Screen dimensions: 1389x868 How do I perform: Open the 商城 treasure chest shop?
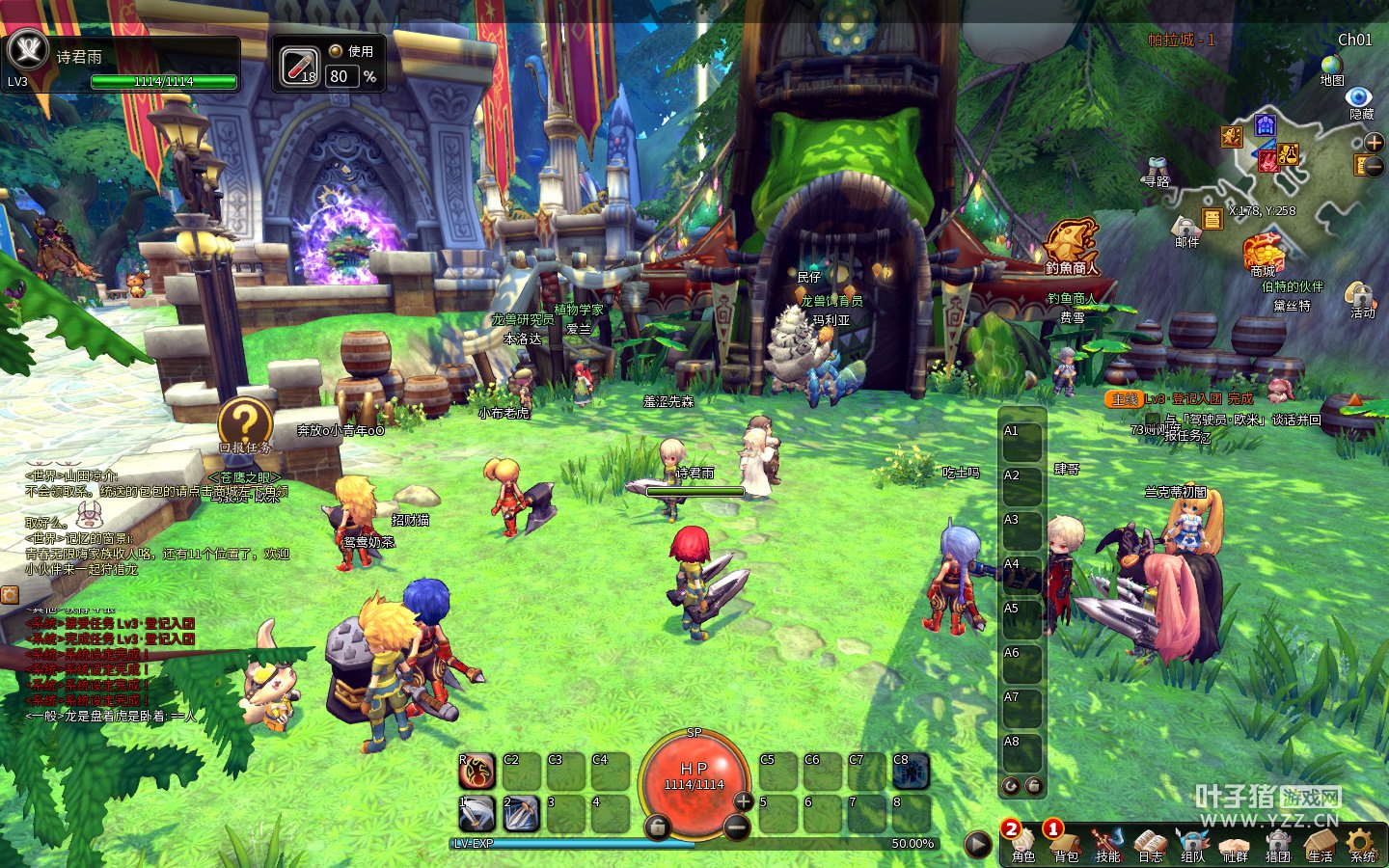click(x=1263, y=253)
